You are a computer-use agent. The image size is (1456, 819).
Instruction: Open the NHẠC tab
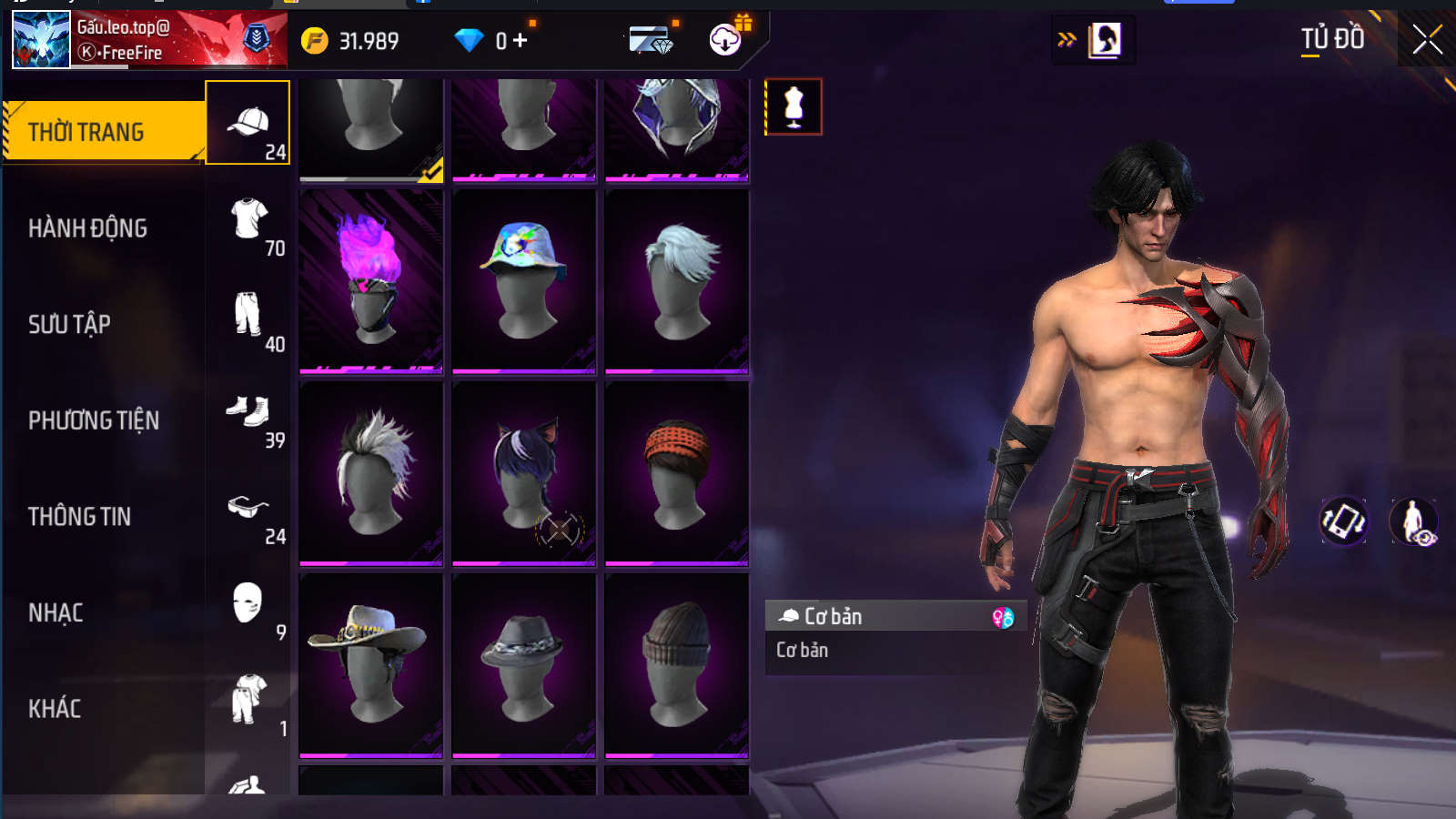coord(56,613)
